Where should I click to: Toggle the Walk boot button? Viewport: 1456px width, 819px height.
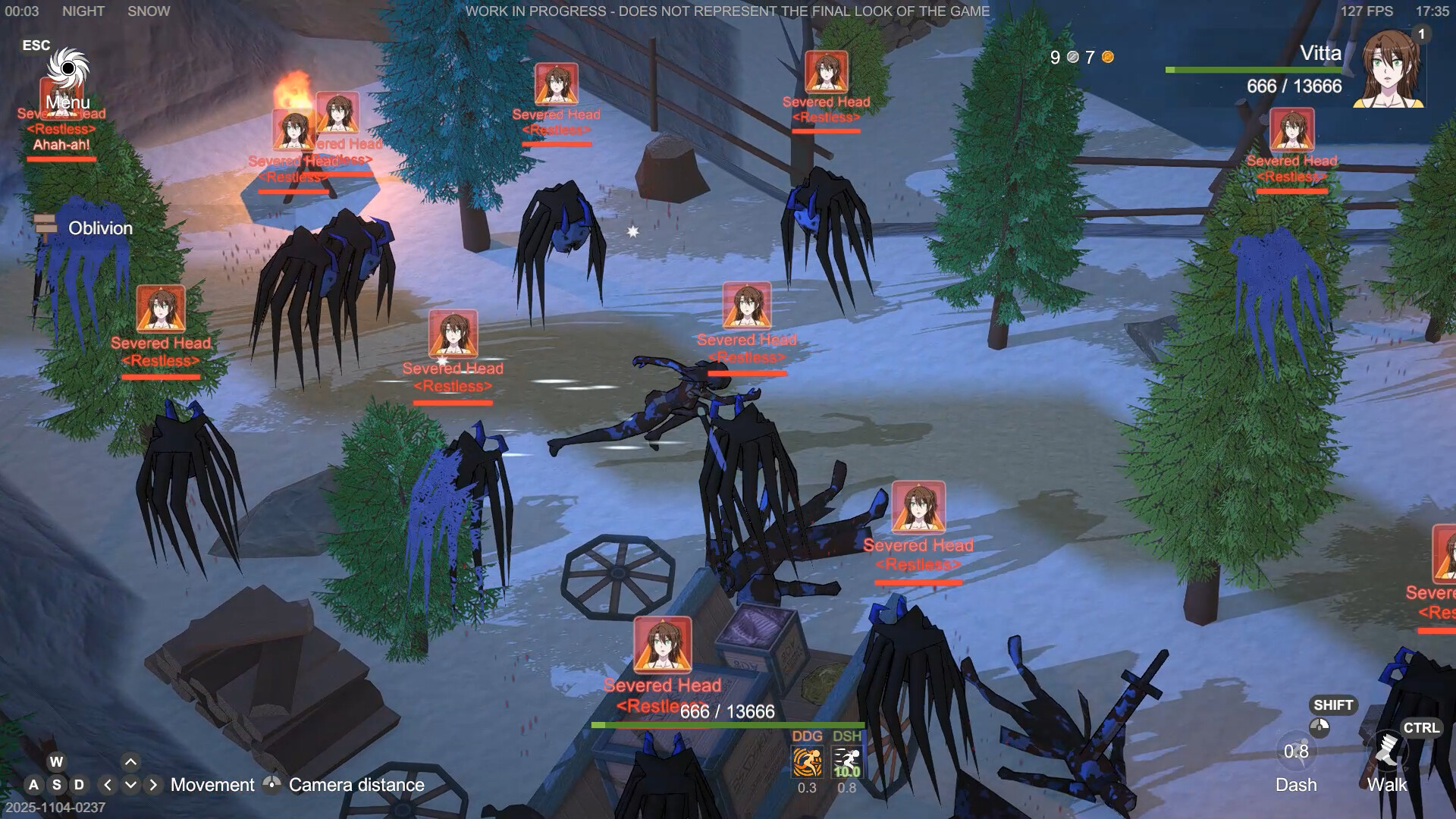click(x=1387, y=752)
